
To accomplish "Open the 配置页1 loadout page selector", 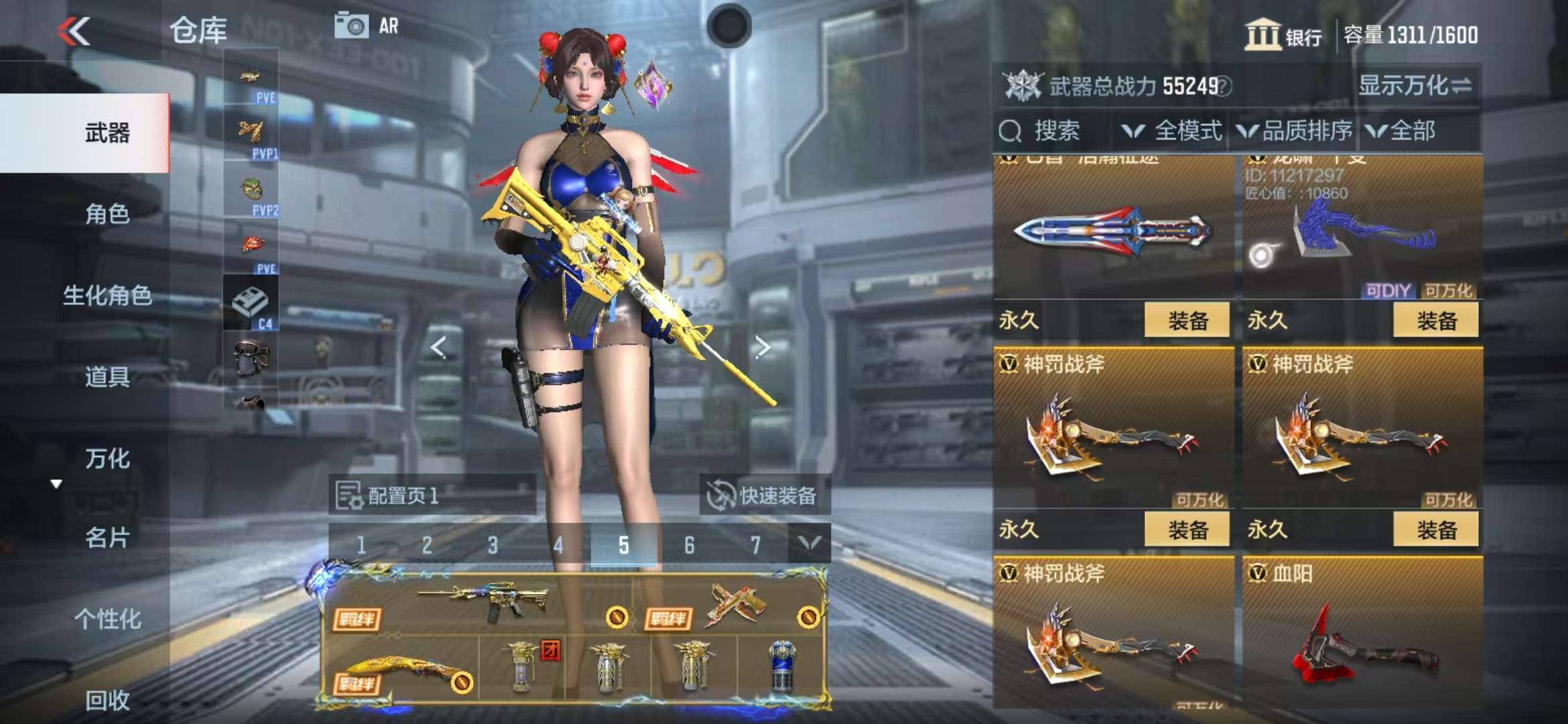I will point(432,495).
